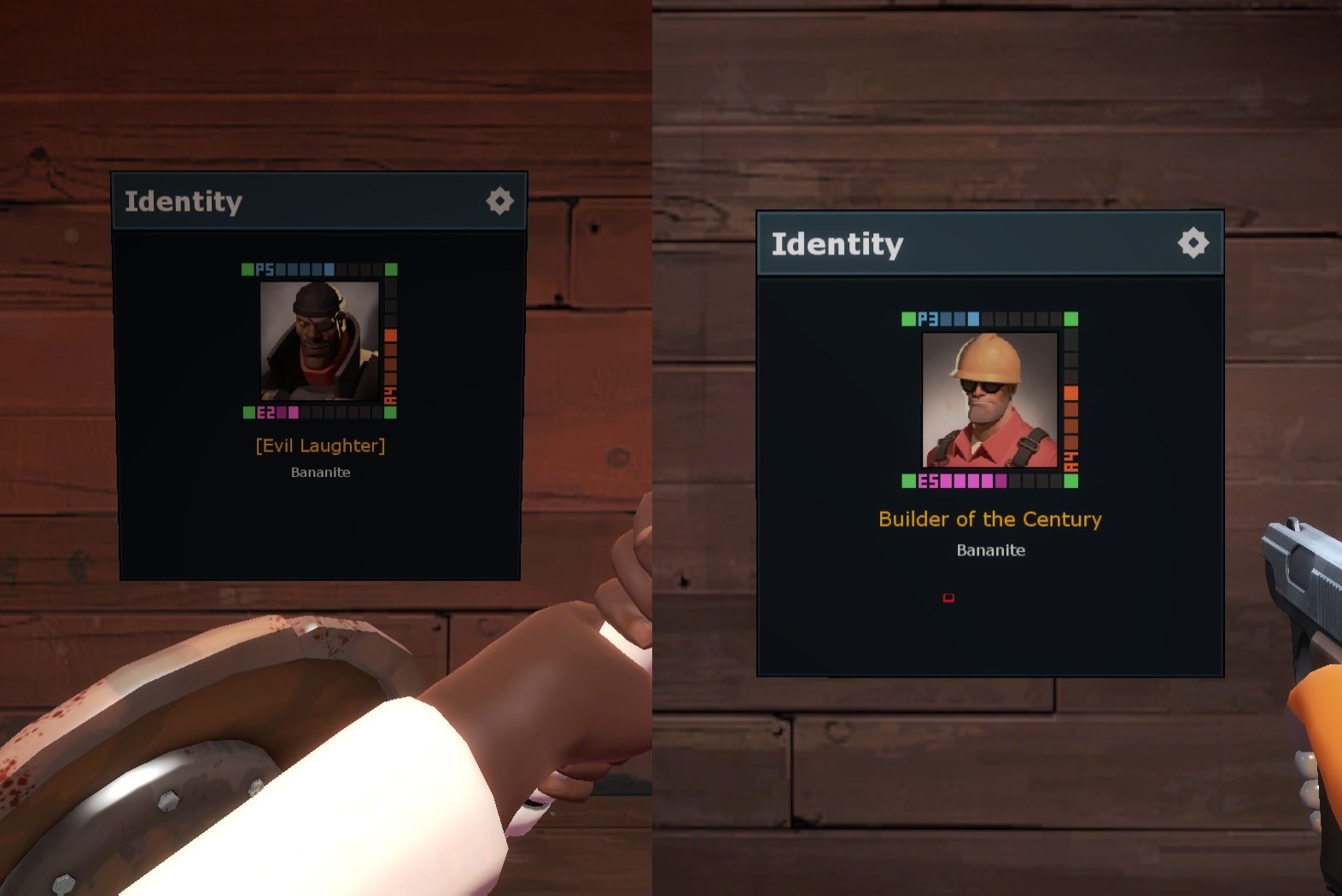Viewport: 1342px width, 896px height.
Task: Click the green corner marker on the Engineer frame
Action: coord(907,317)
